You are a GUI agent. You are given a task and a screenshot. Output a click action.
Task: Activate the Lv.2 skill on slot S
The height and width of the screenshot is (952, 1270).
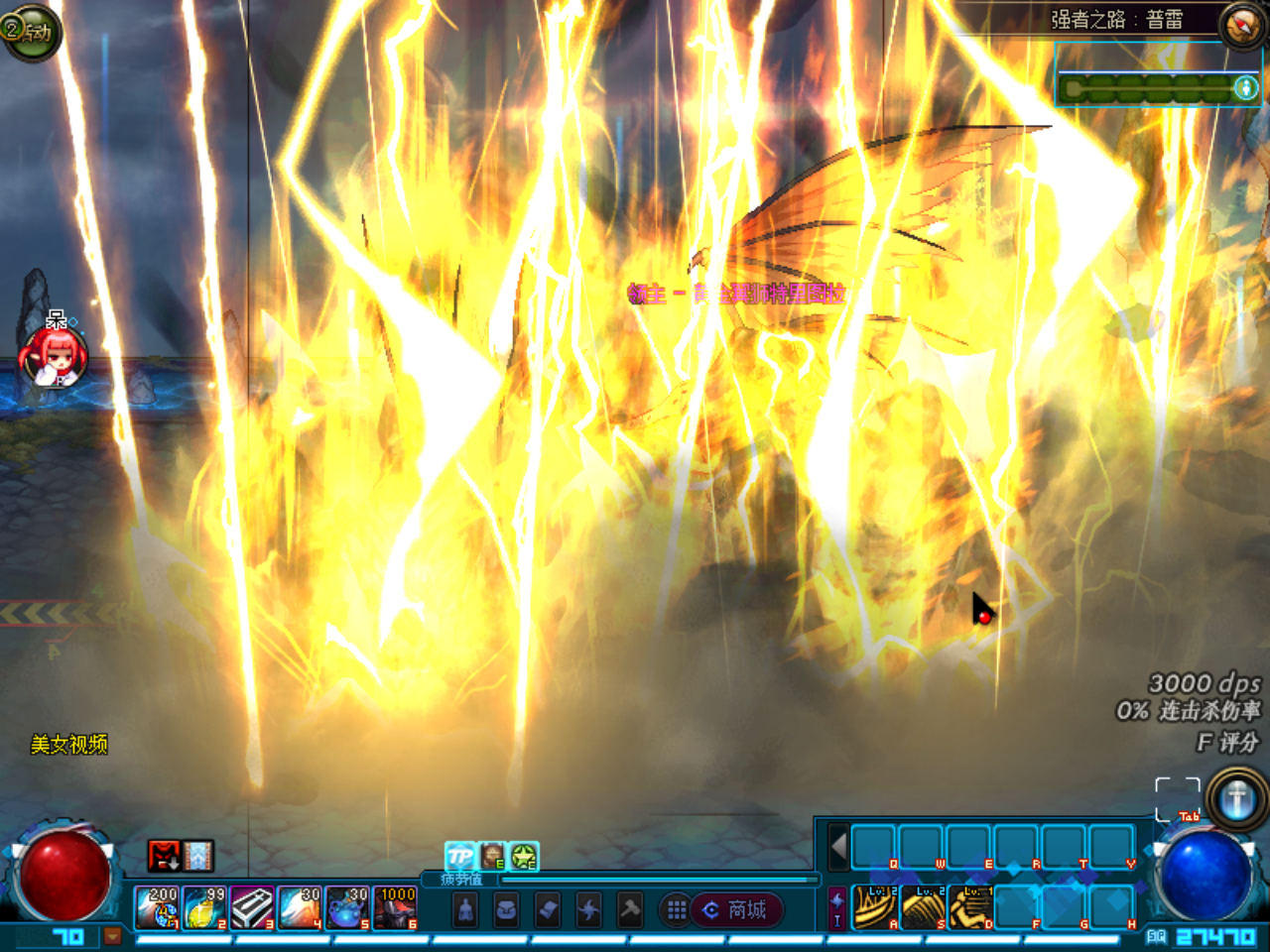pos(924,907)
